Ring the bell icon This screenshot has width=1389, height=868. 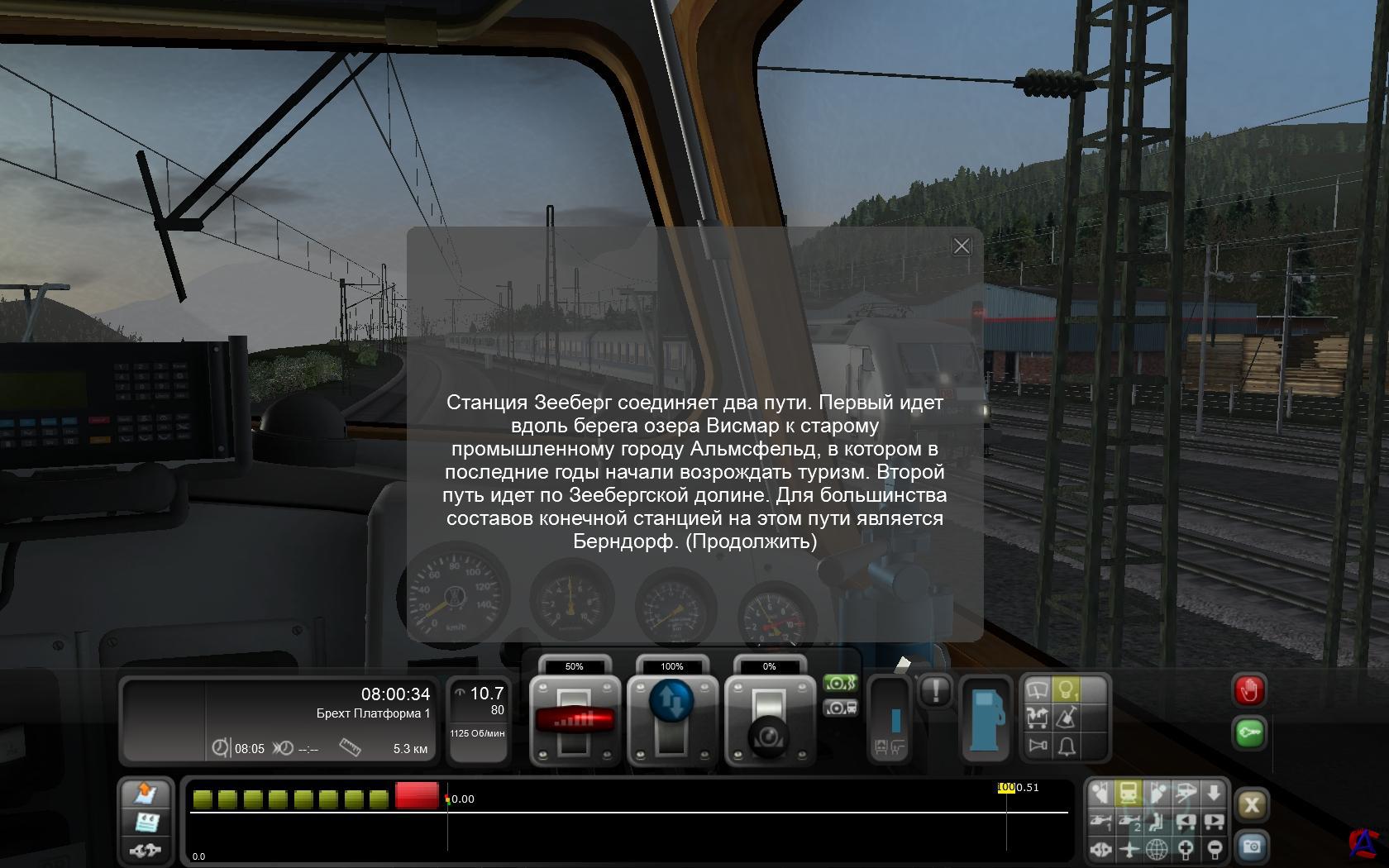1067,746
